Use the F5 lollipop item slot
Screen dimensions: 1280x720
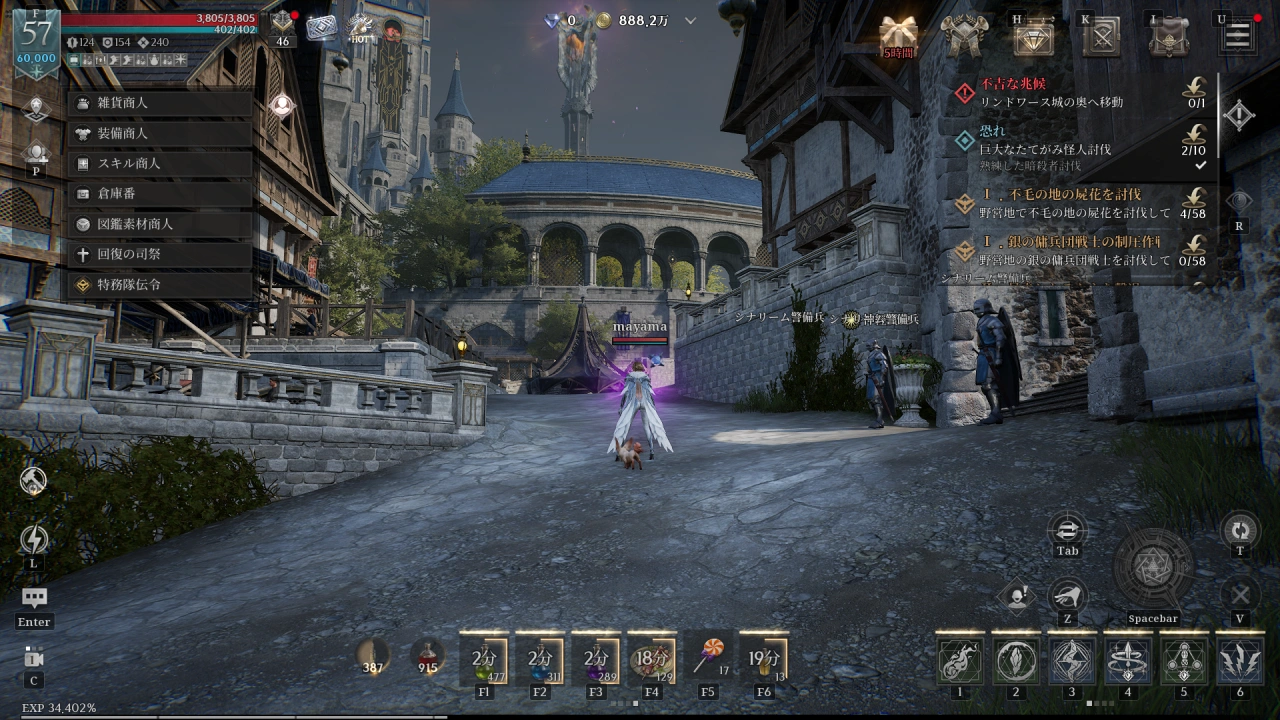[708, 657]
